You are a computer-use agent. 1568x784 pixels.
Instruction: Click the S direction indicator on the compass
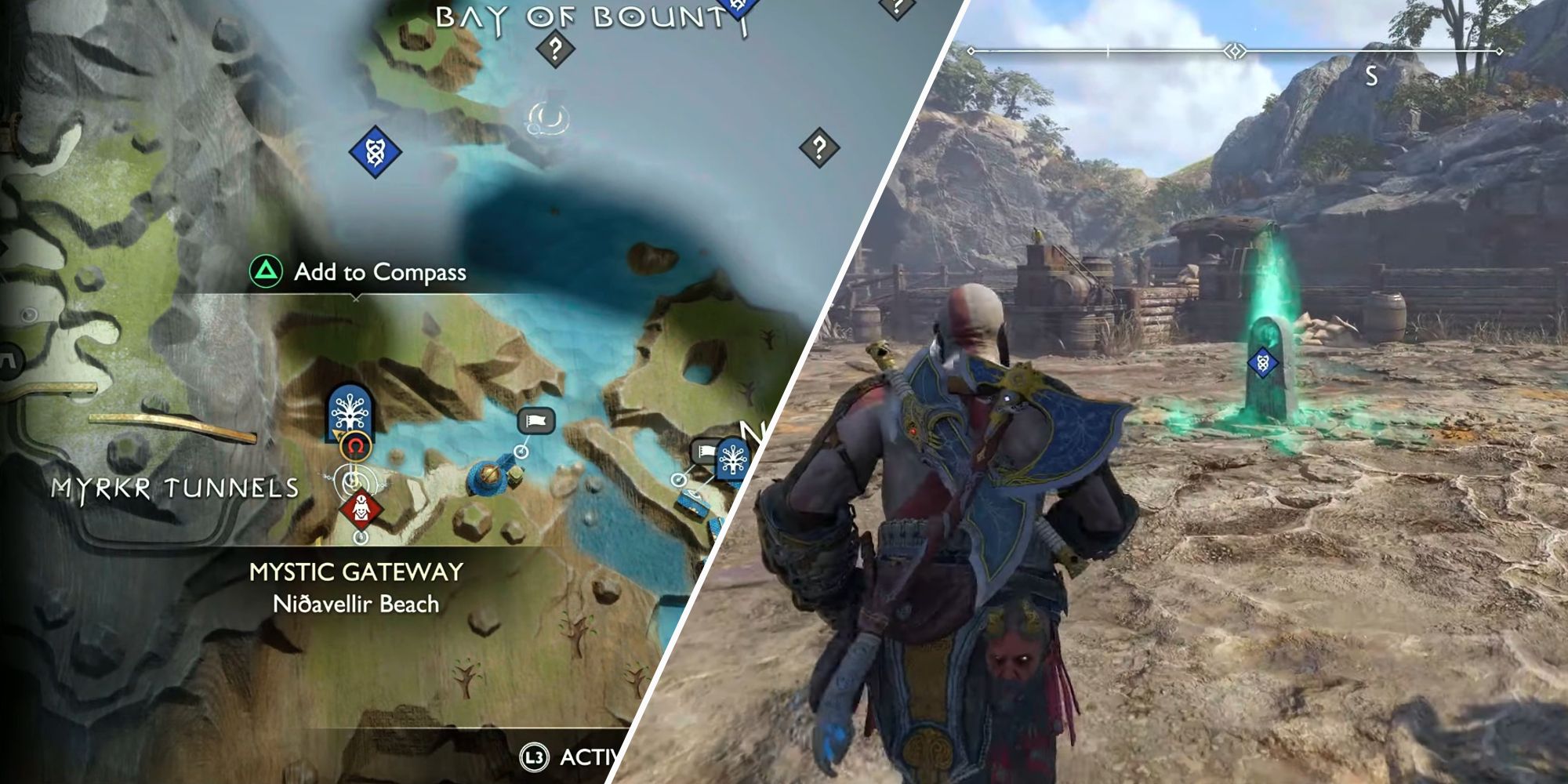tap(1371, 74)
